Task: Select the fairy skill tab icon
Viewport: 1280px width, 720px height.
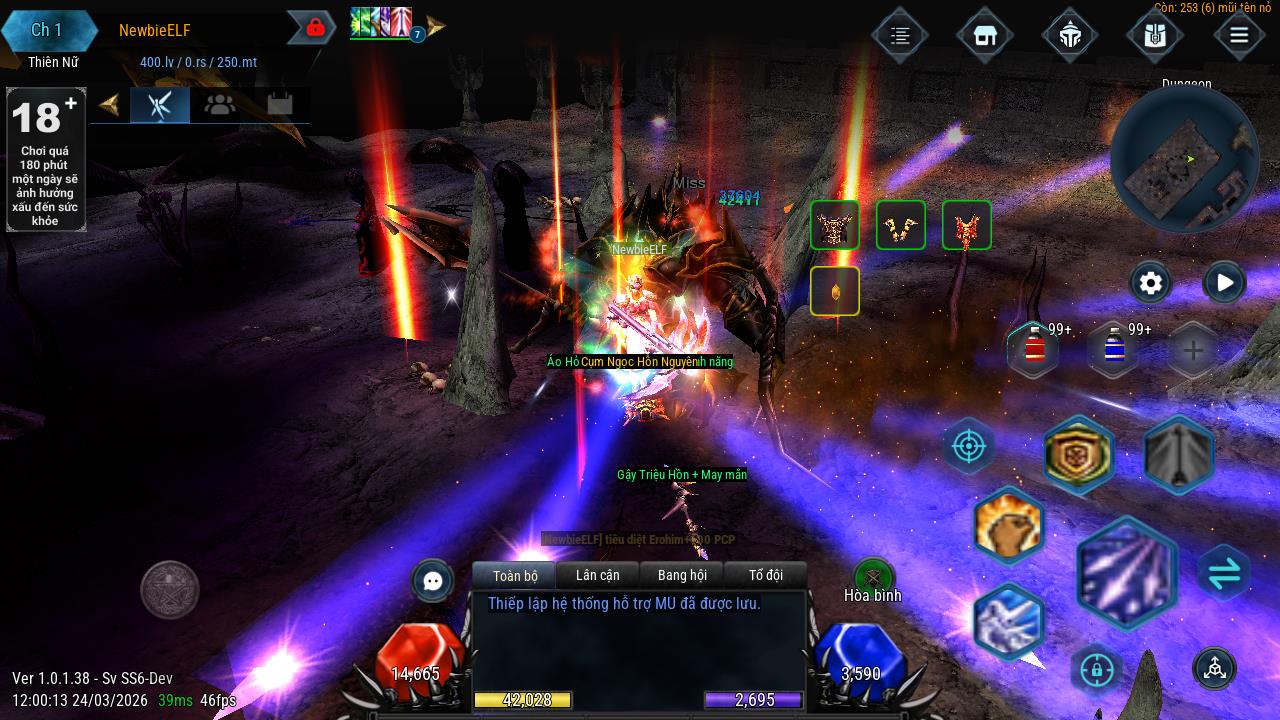Action: point(160,104)
